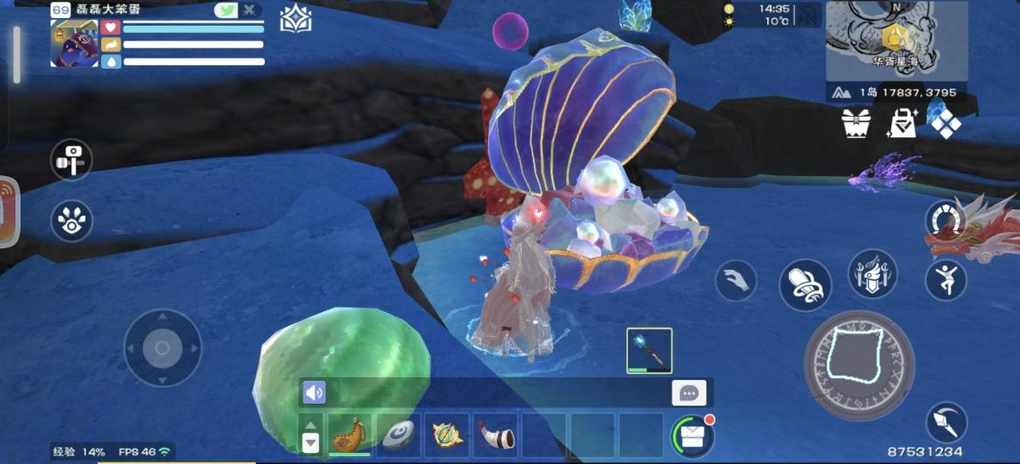Select the gourd flask hotbar slot

point(349,434)
